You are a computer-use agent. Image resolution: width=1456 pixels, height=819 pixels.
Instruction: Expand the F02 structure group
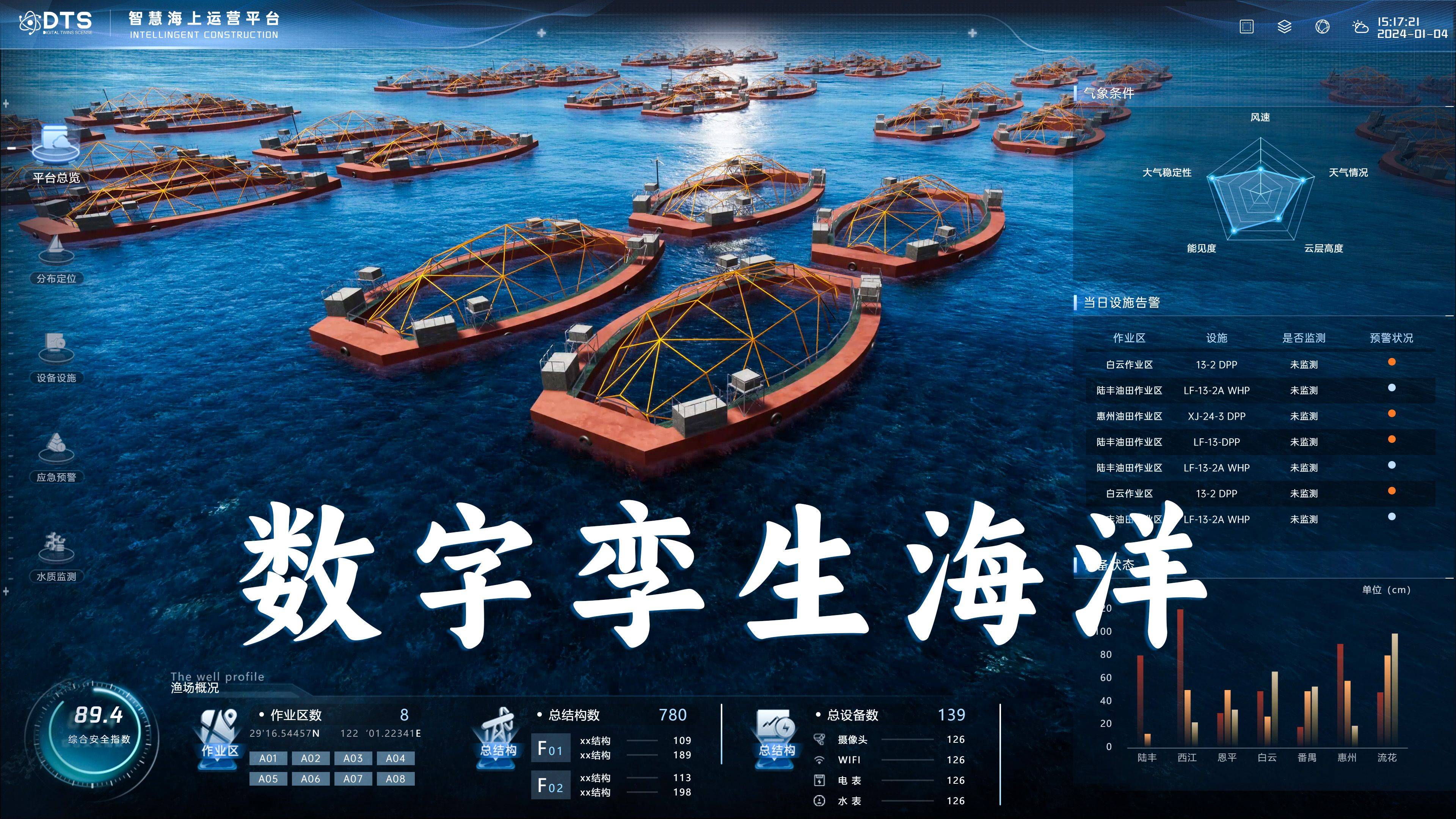tap(551, 786)
